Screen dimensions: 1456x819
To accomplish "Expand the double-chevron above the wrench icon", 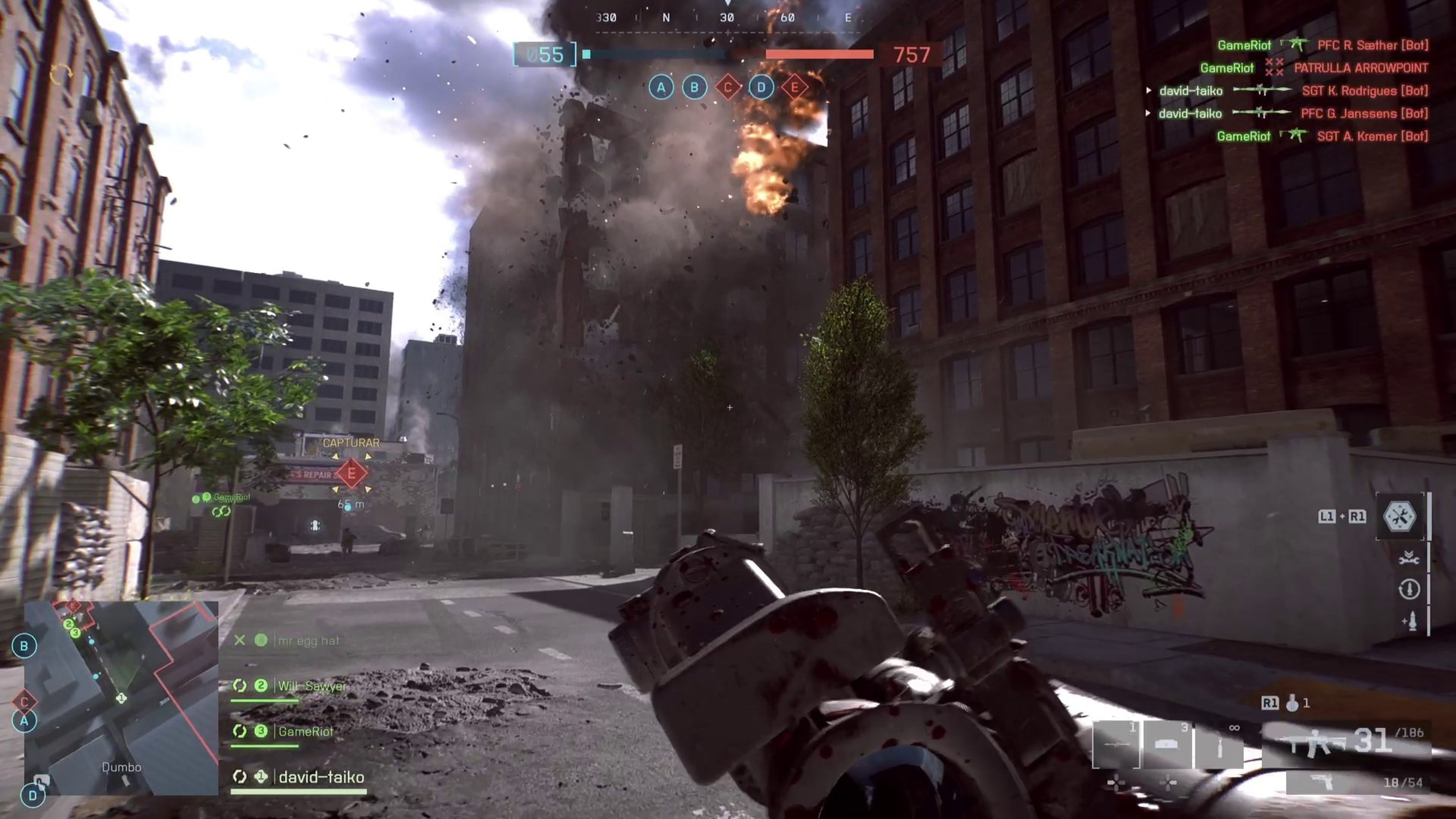I will 1409,553.
